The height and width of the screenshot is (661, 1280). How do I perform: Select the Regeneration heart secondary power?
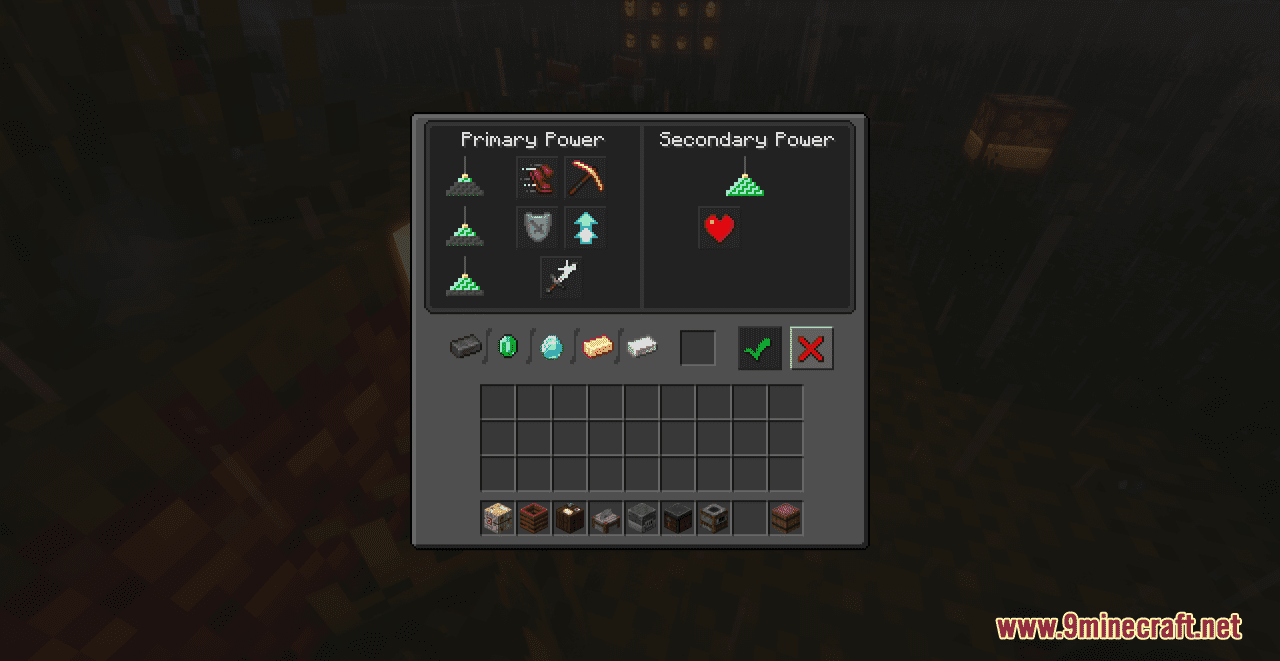719,228
